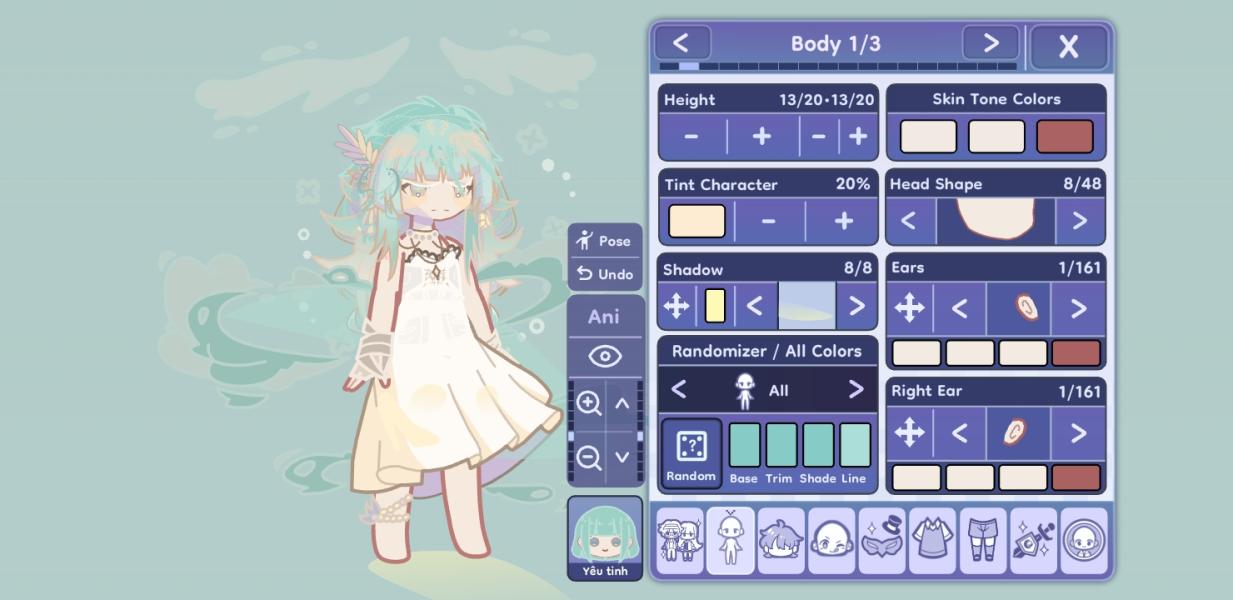Open the Tint Character color swatch
Image resolution: width=1233 pixels, height=600 pixels.
pos(696,221)
